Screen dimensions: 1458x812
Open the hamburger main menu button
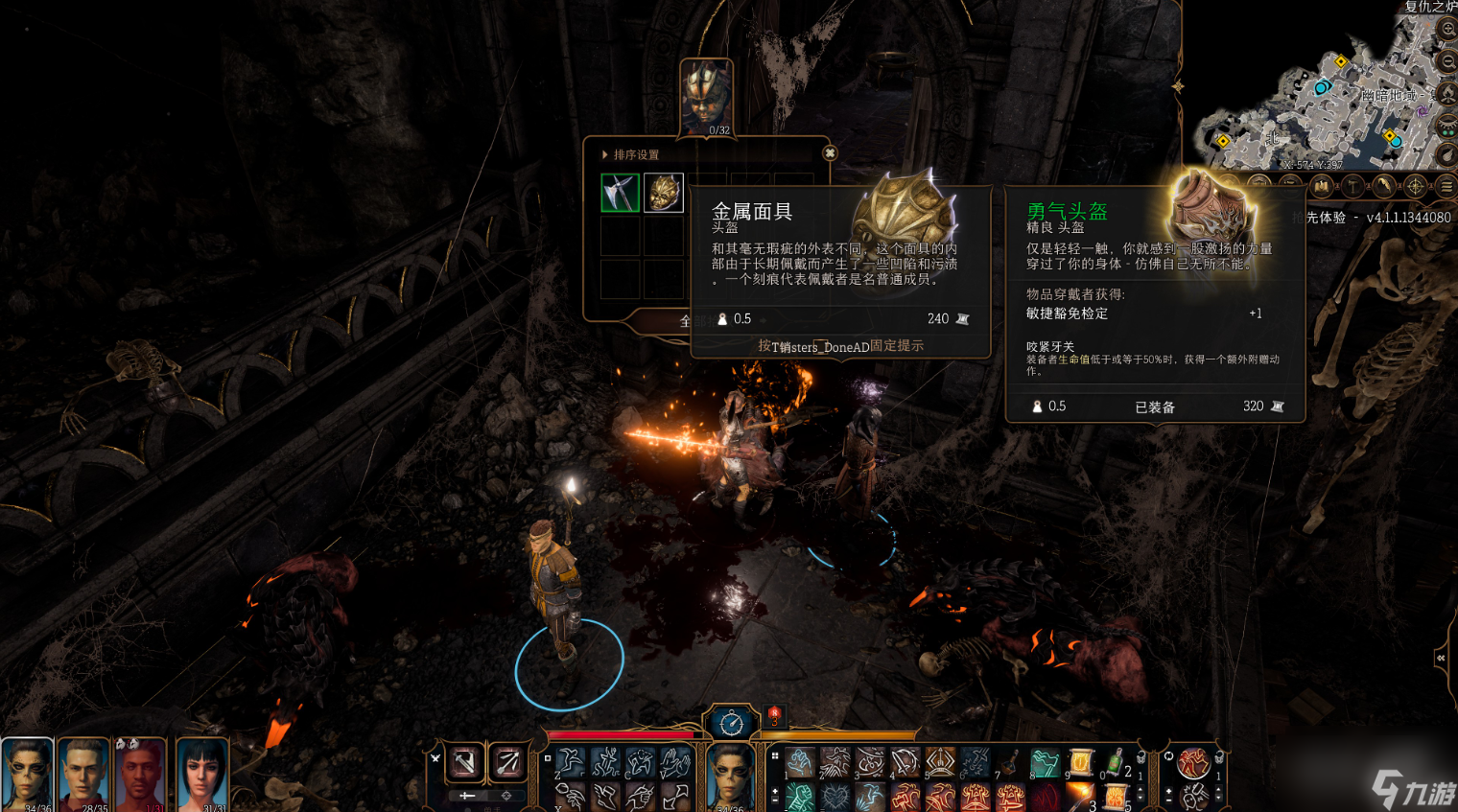pos(1446,186)
